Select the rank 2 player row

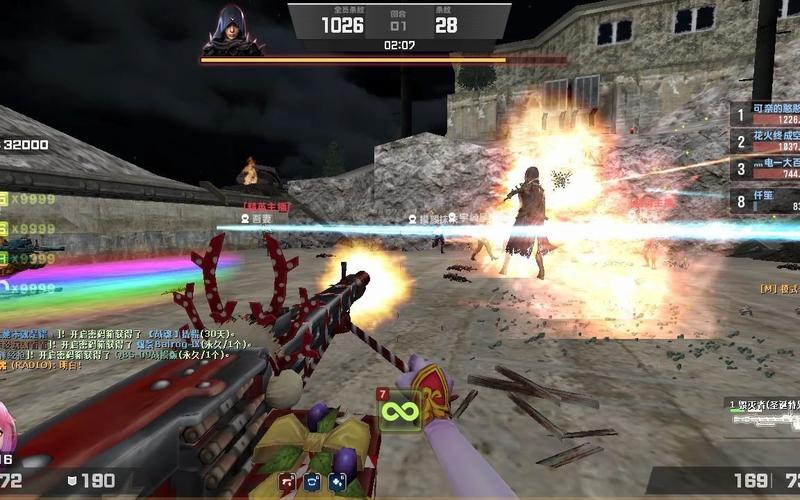765,141
